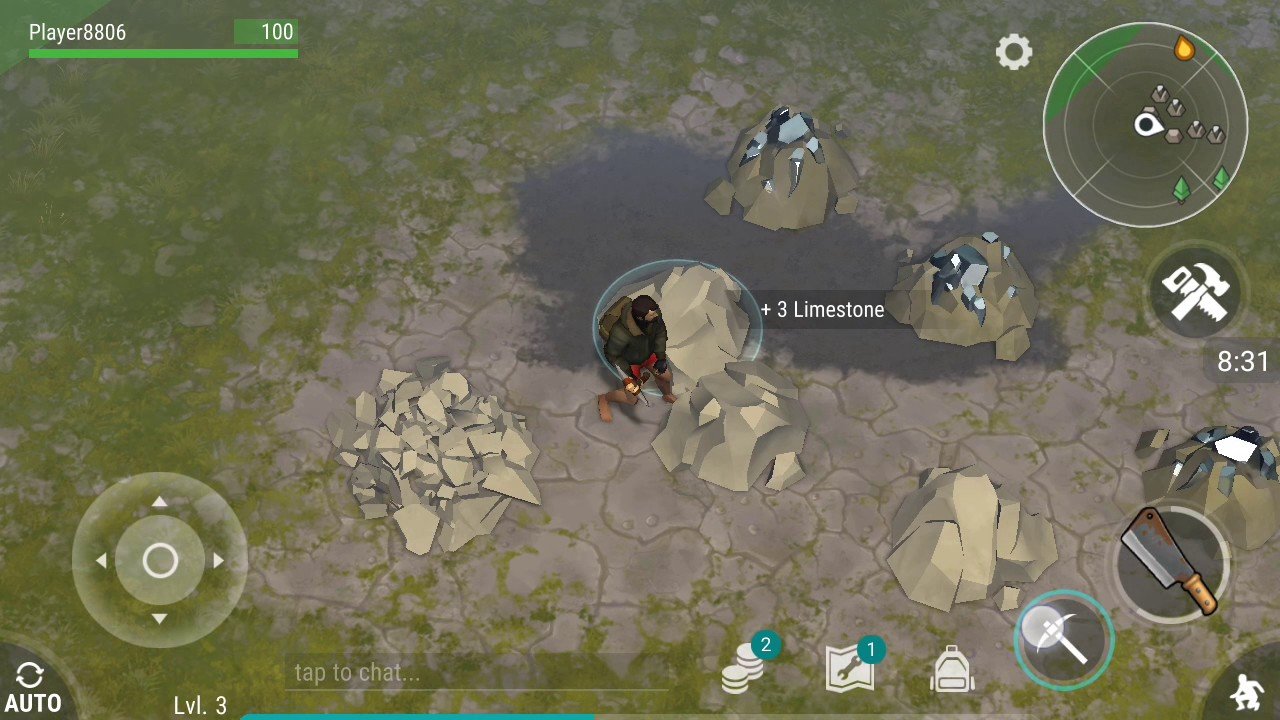
Task: Open the crafting hammer and saw menu
Action: pos(1194,292)
